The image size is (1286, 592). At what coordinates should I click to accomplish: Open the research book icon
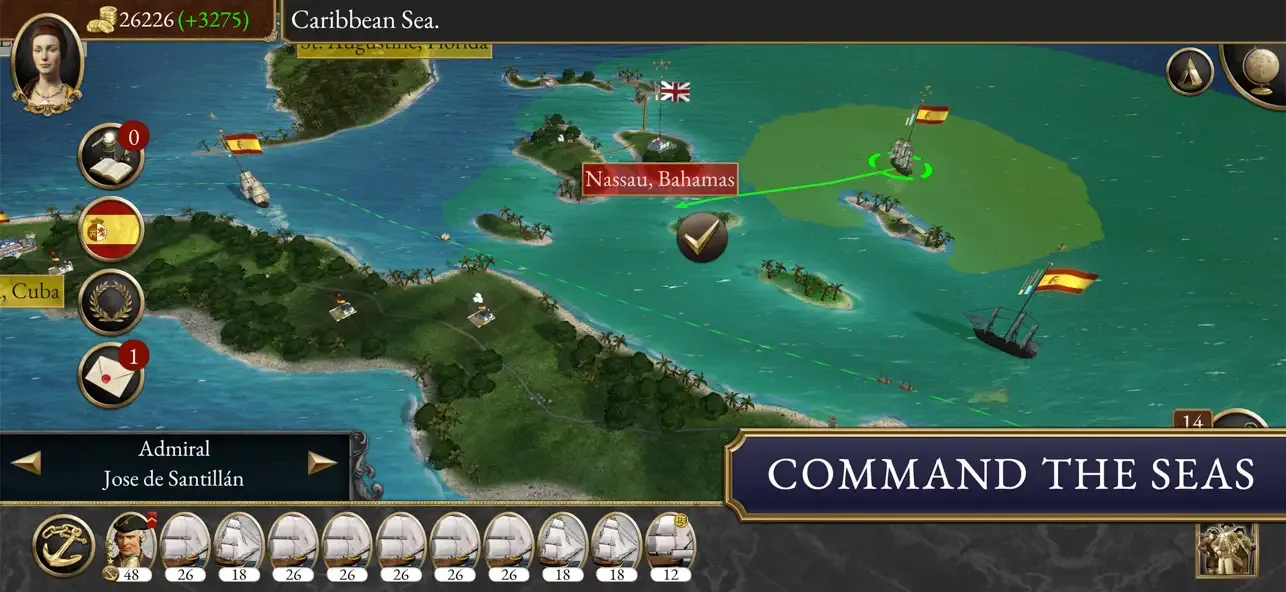pyautogui.click(x=111, y=156)
